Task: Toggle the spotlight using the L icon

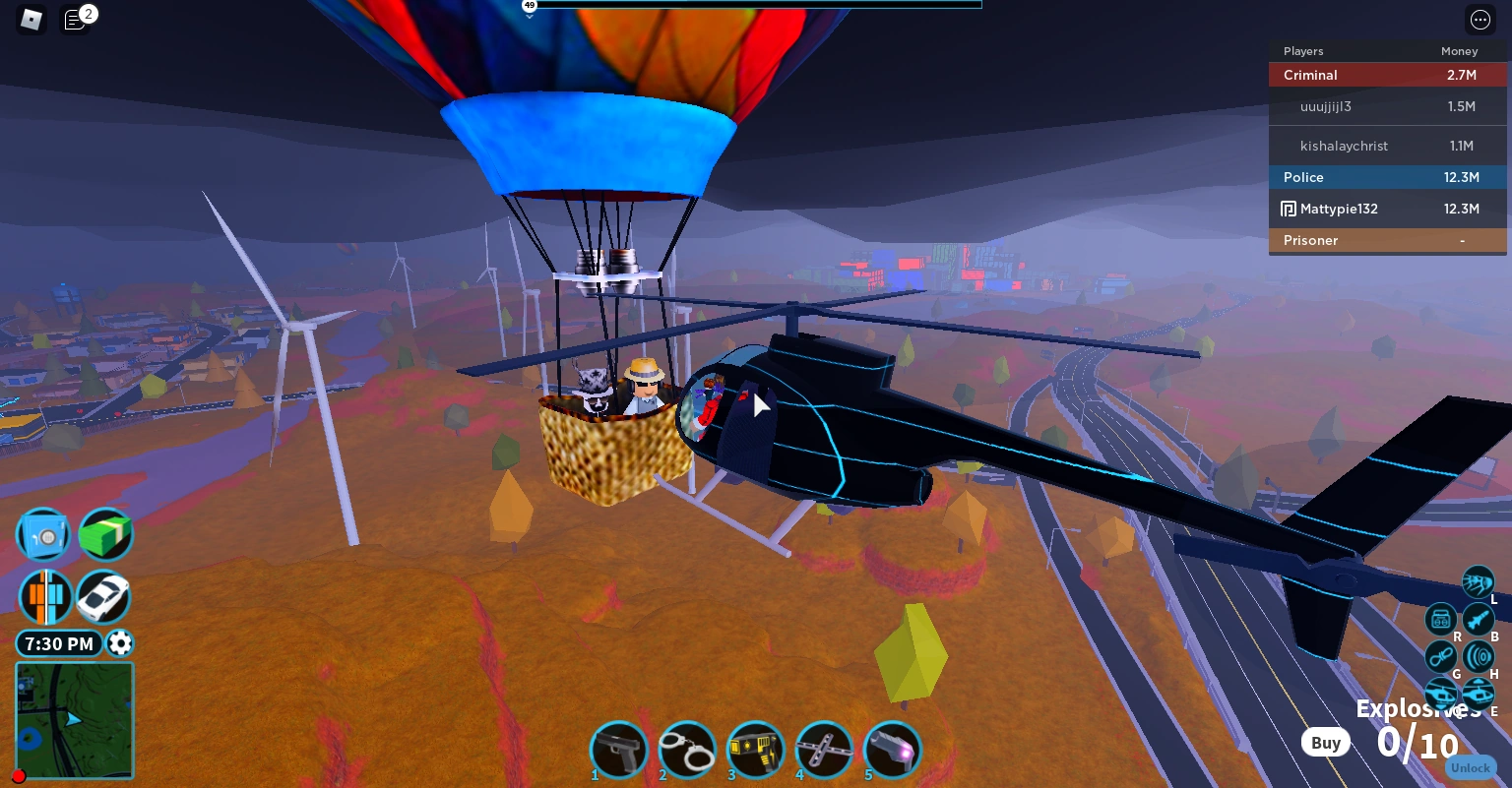Action: (1479, 581)
